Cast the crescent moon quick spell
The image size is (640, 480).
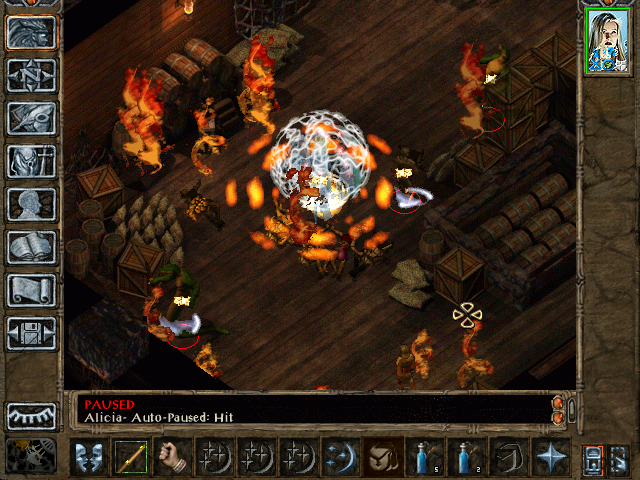point(340,457)
